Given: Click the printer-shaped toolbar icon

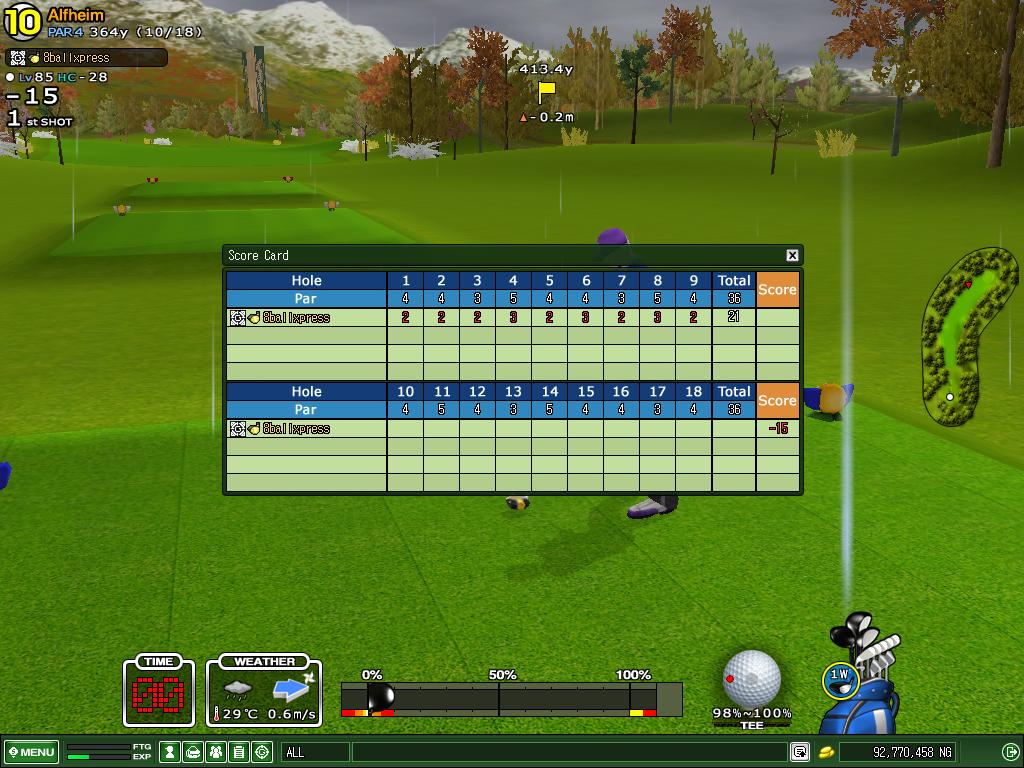Looking at the screenshot, I should (x=193, y=752).
